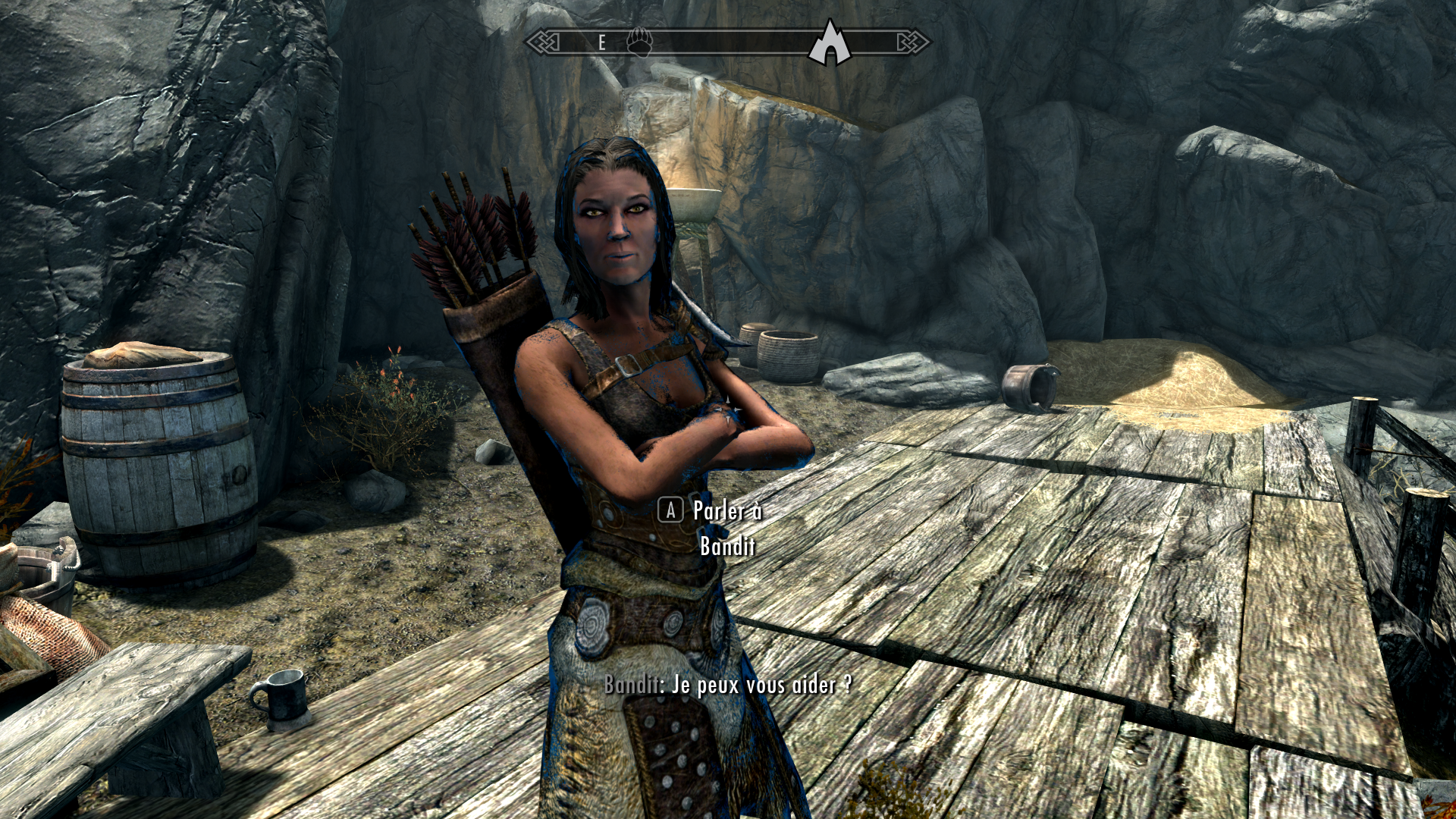Image resolution: width=1456 pixels, height=819 pixels.
Task: Click the bear paw marker on the compass
Action: point(639,42)
